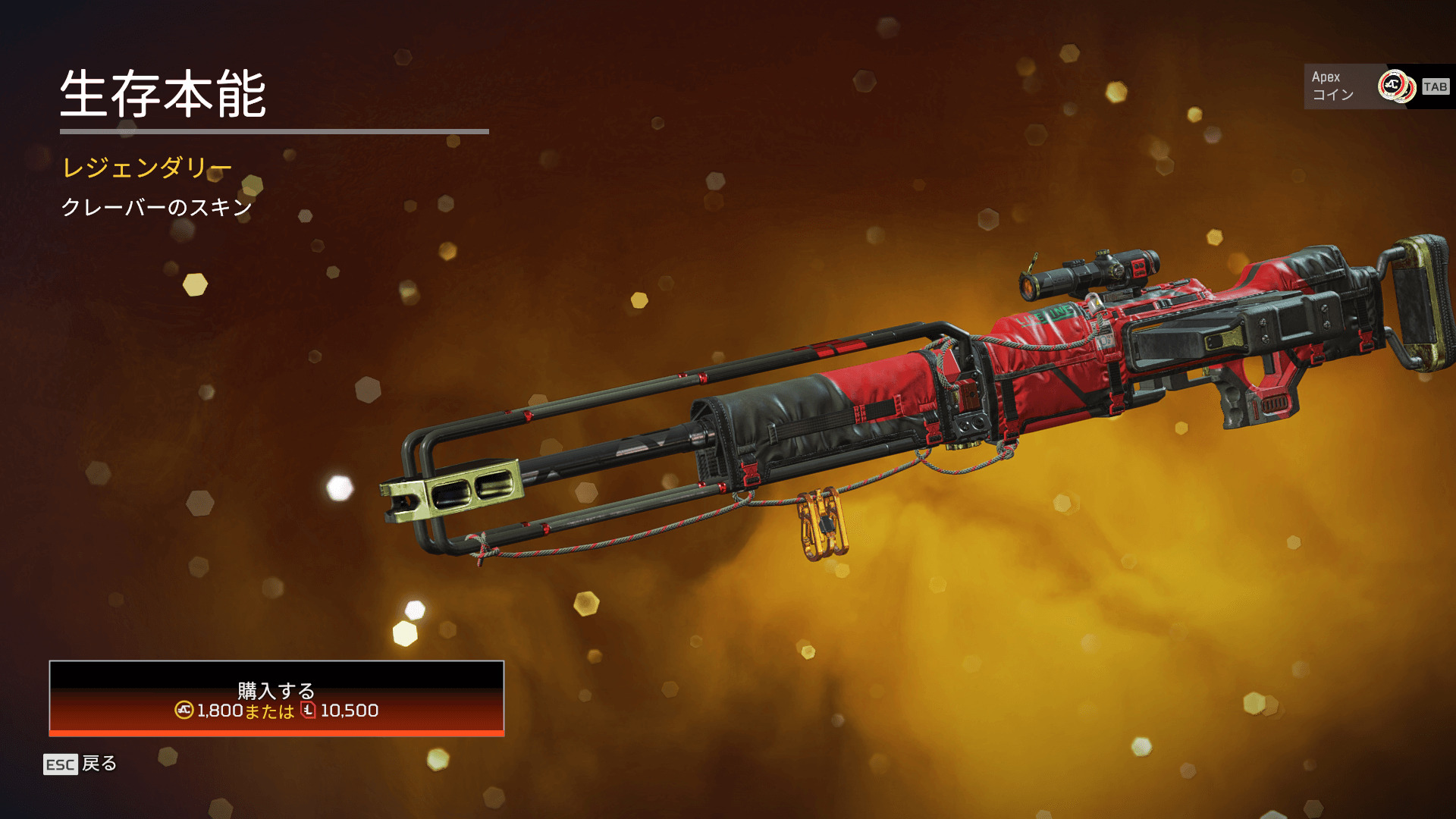Purchase the skin with the 購入する button
The width and height of the screenshot is (1456, 819).
pyautogui.click(x=276, y=698)
